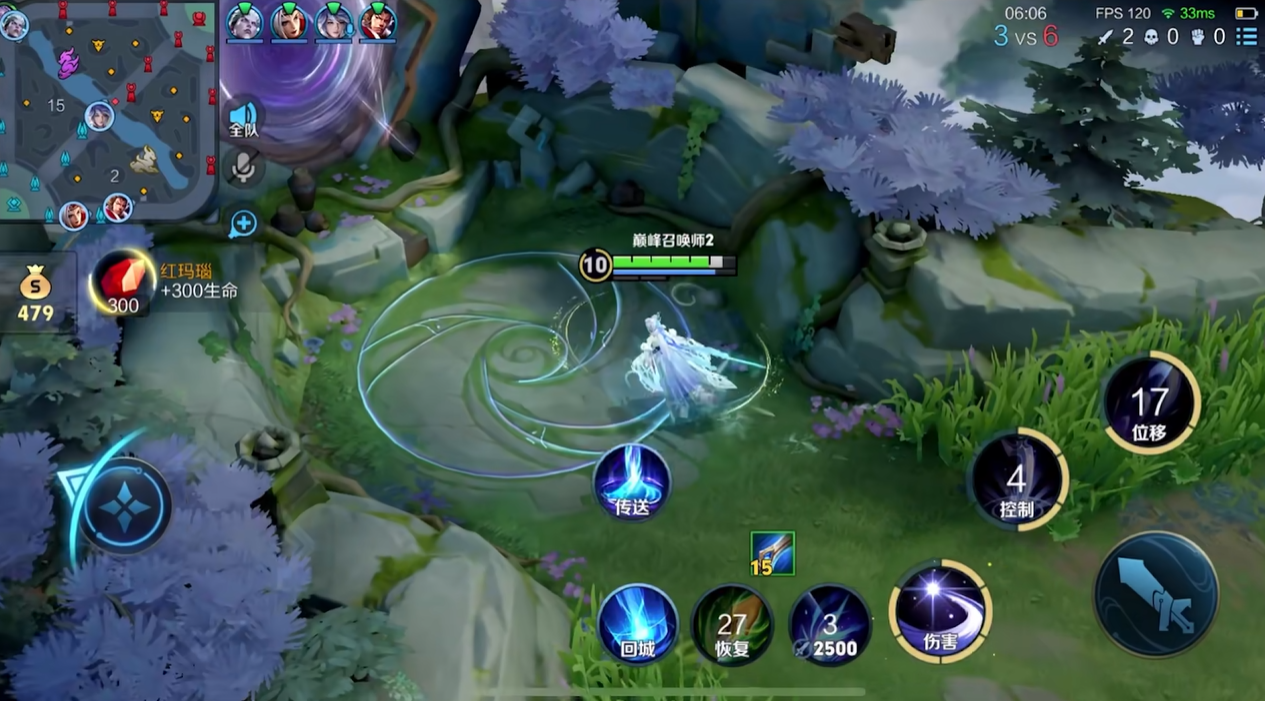Open the scoreboard list menu

click(x=1246, y=37)
